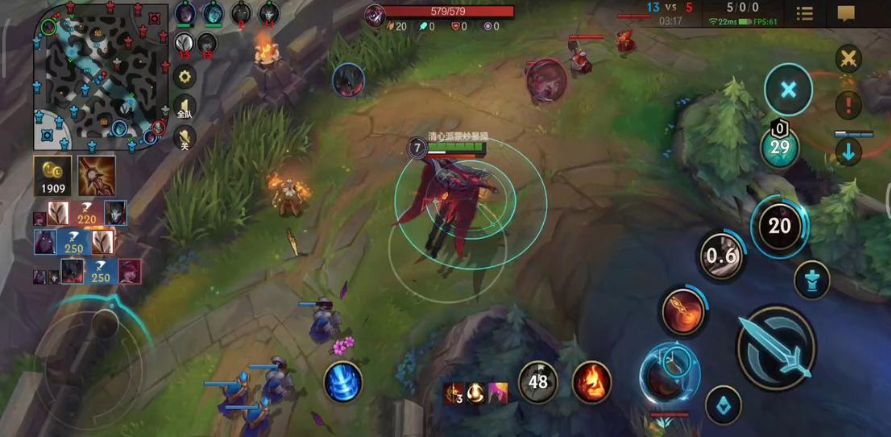Tap the minimap in the corner
The image size is (891, 437).
click(100, 75)
